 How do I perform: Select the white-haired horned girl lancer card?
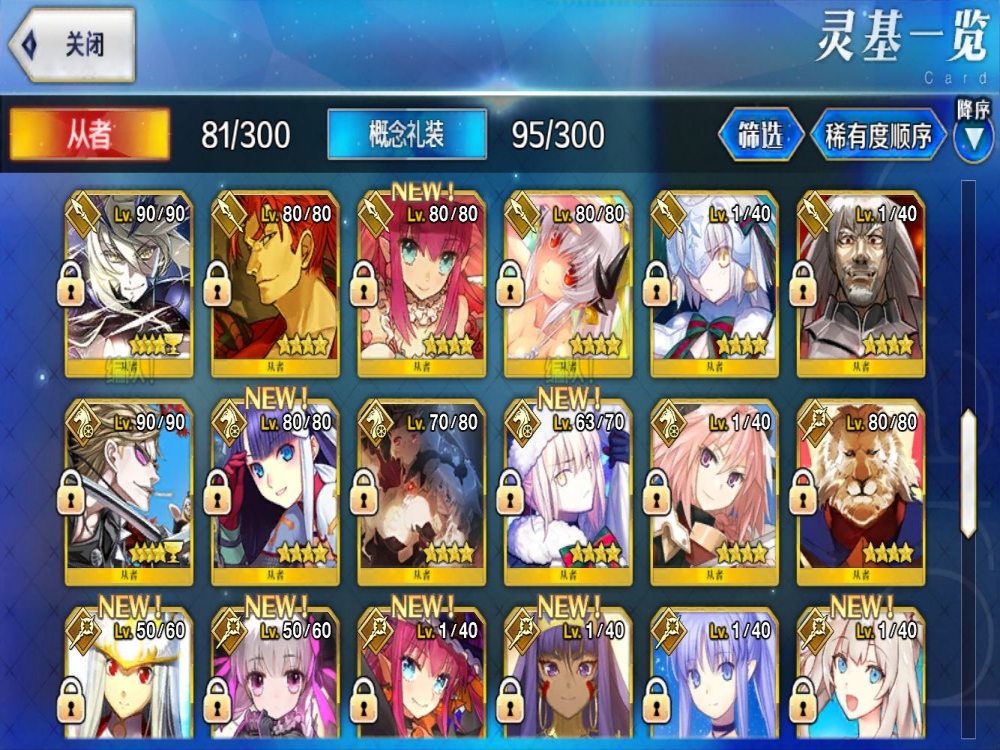[x=568, y=283]
